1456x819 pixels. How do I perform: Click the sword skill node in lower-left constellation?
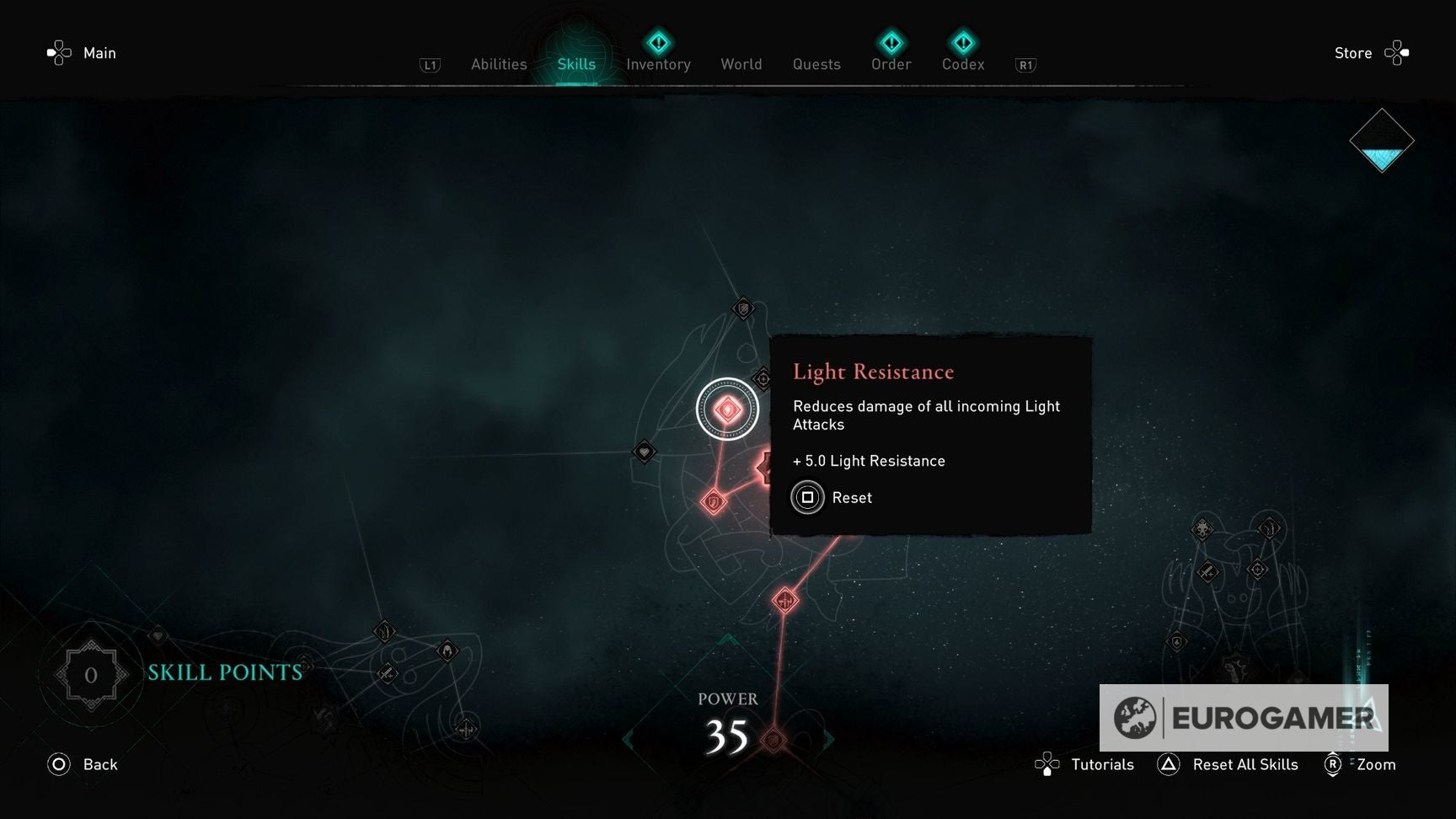coord(388,673)
